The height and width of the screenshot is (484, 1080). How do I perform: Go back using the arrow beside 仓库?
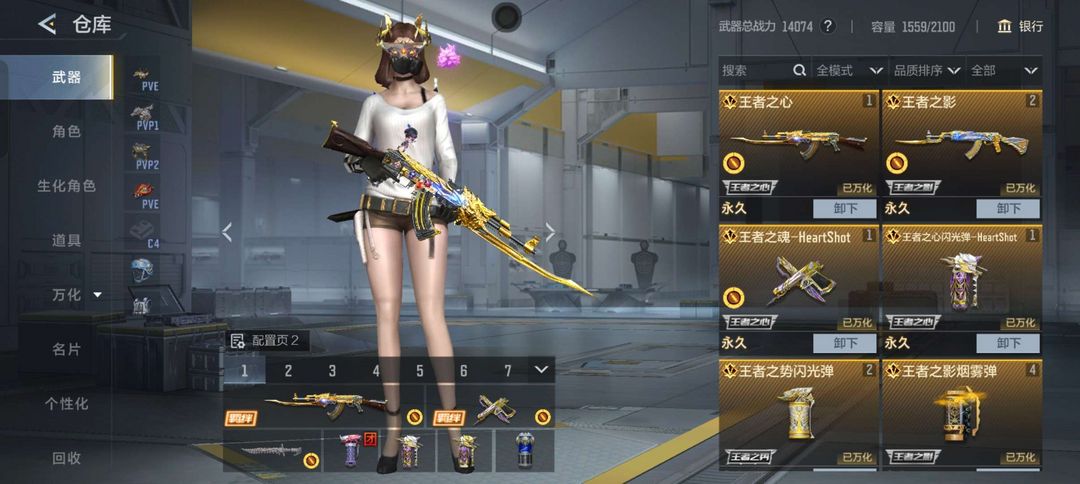click(x=47, y=25)
